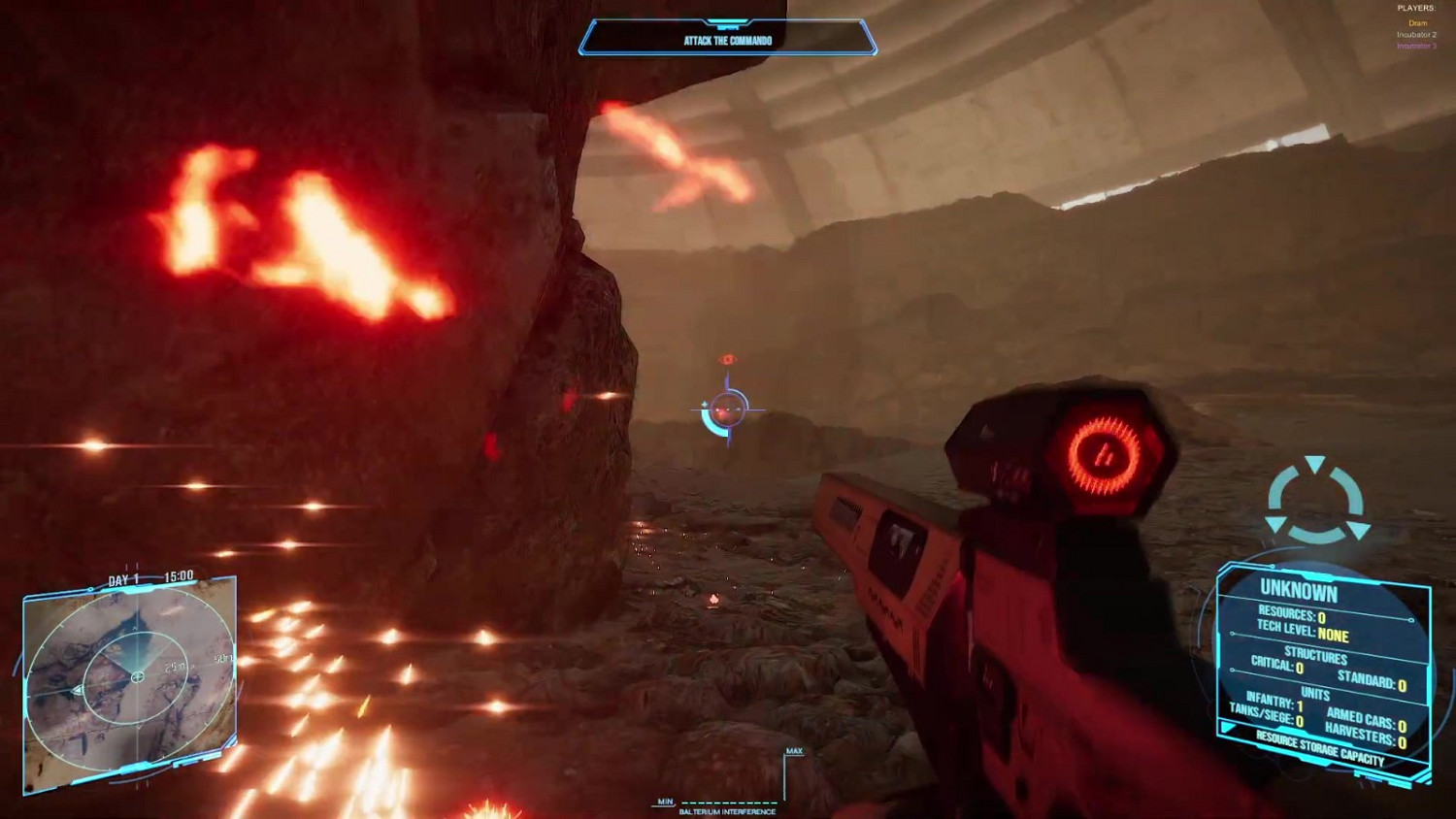Click the central targeting reticle
Viewport: 1456px width, 819px height.
pos(726,408)
